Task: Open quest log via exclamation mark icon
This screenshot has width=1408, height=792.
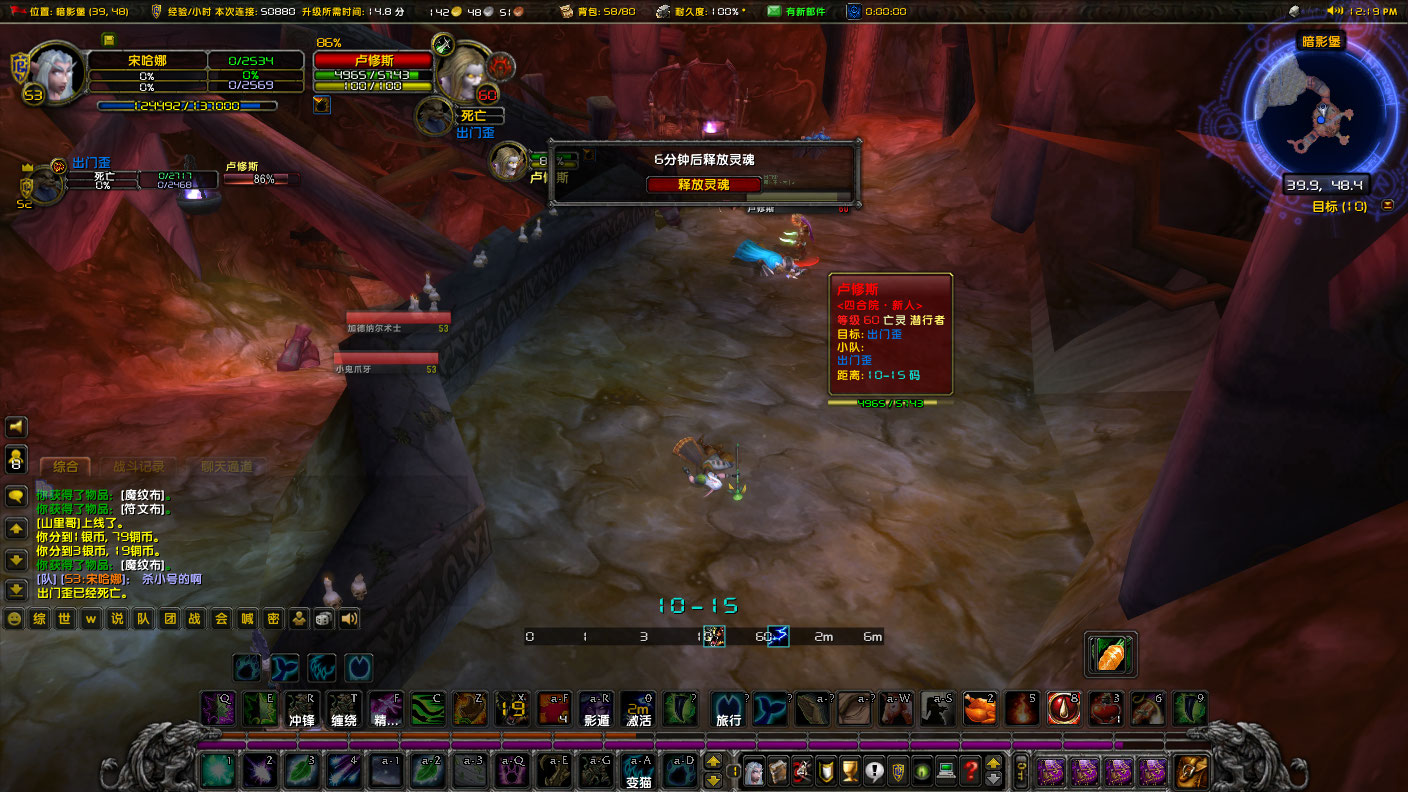Action: (873, 770)
